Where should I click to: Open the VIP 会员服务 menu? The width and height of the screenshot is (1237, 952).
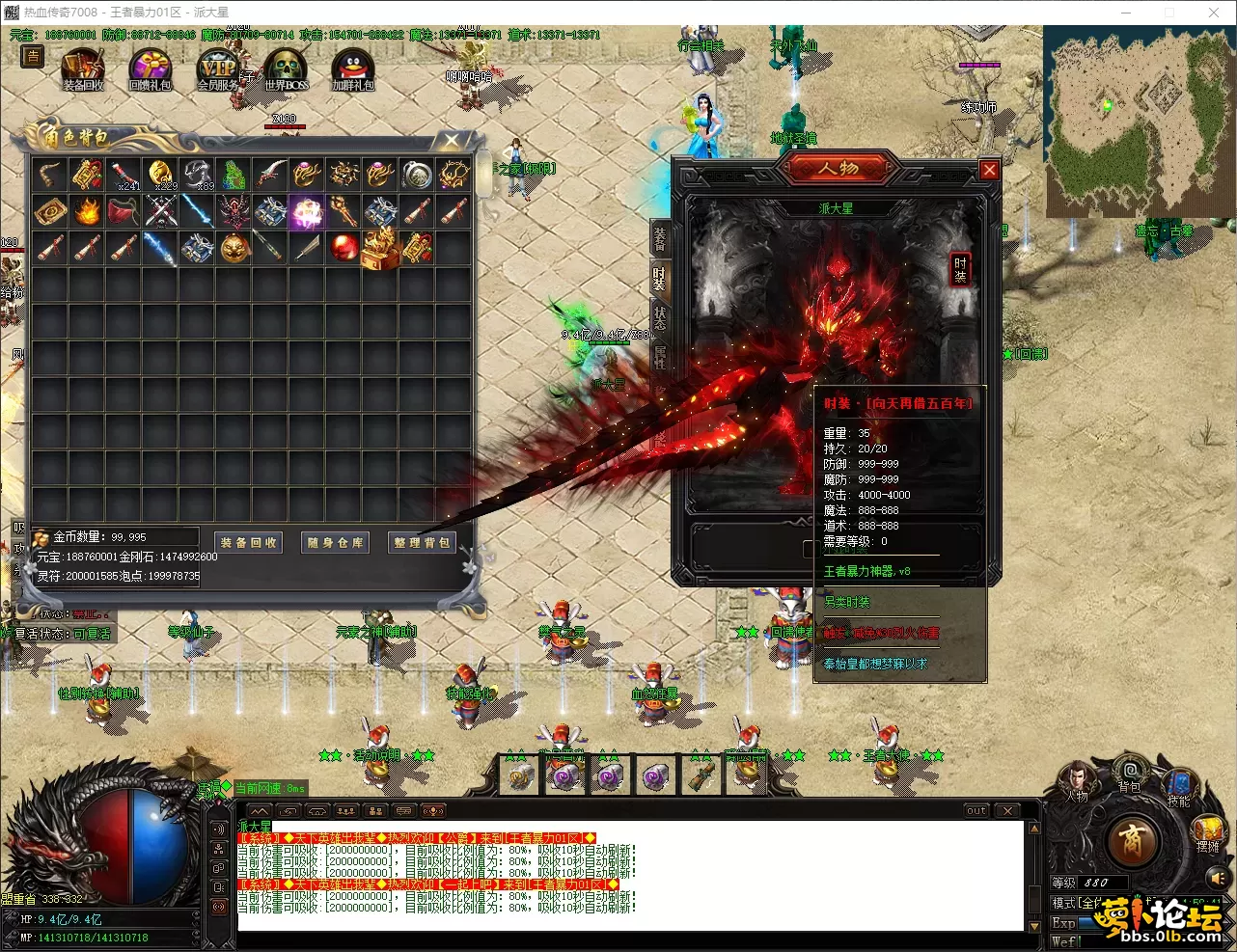217,70
